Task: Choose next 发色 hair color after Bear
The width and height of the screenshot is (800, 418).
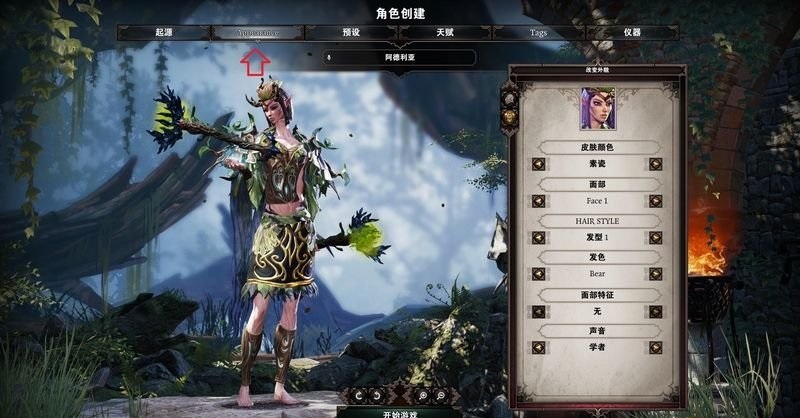Action: [x=656, y=274]
